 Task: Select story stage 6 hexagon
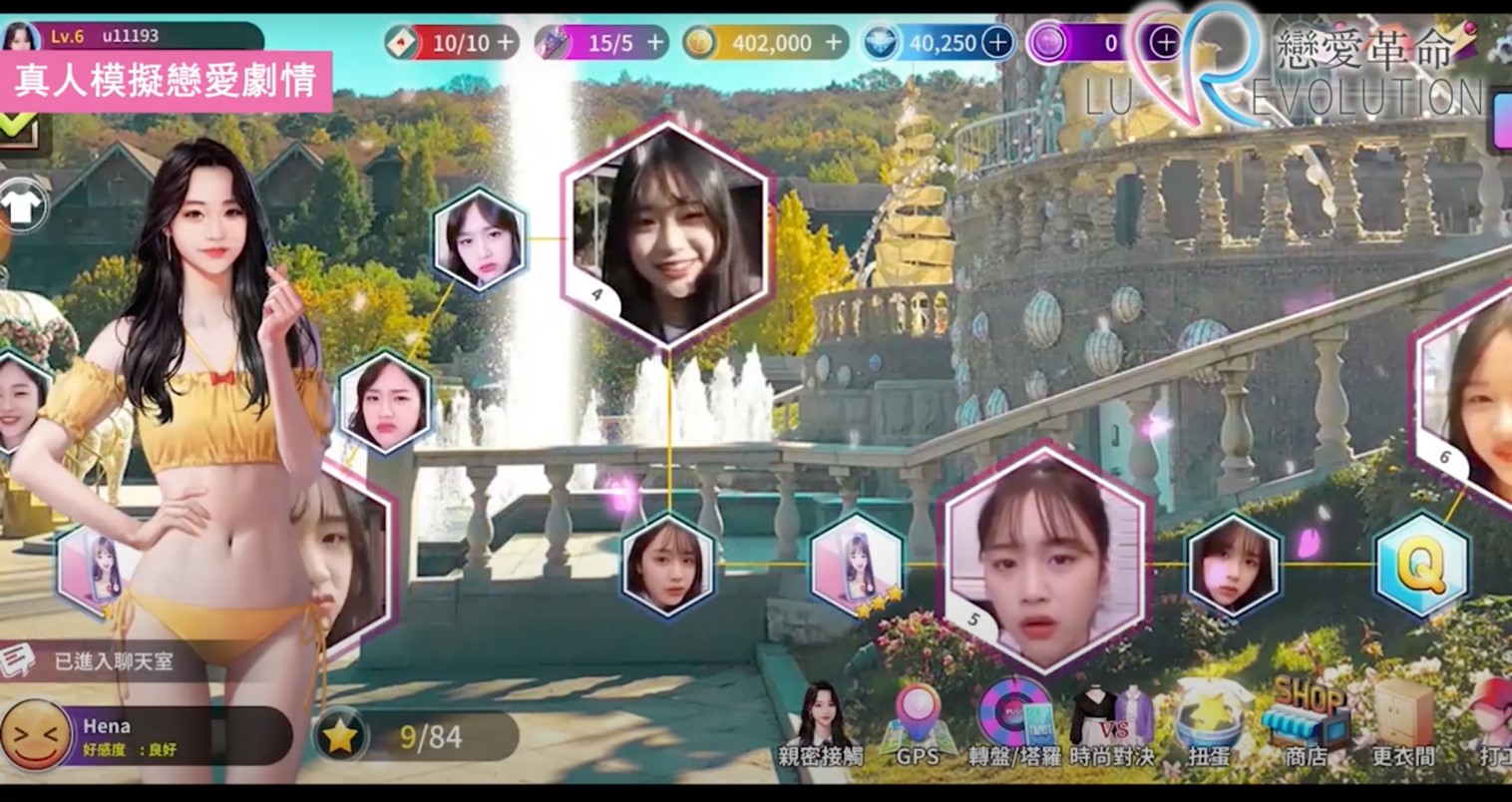[1471, 399]
